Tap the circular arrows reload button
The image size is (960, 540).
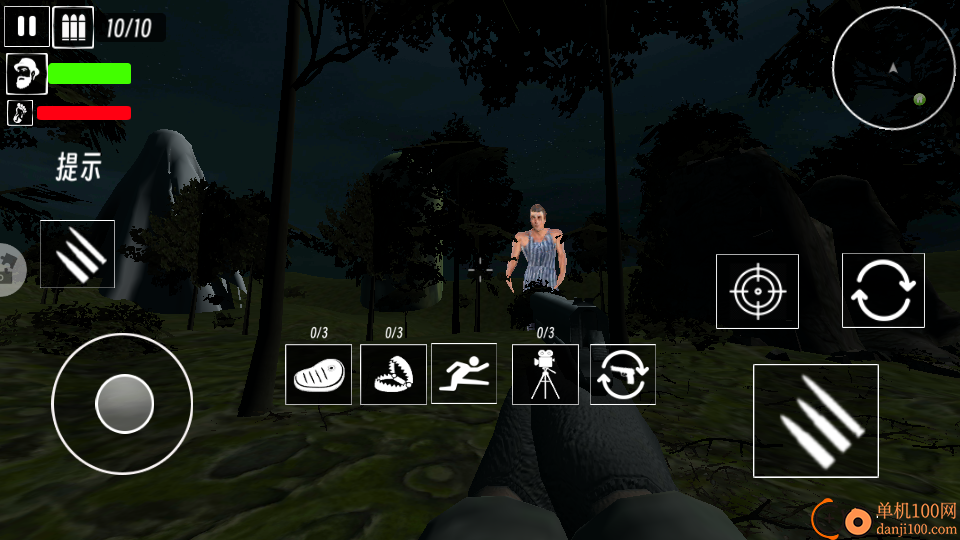(x=883, y=291)
